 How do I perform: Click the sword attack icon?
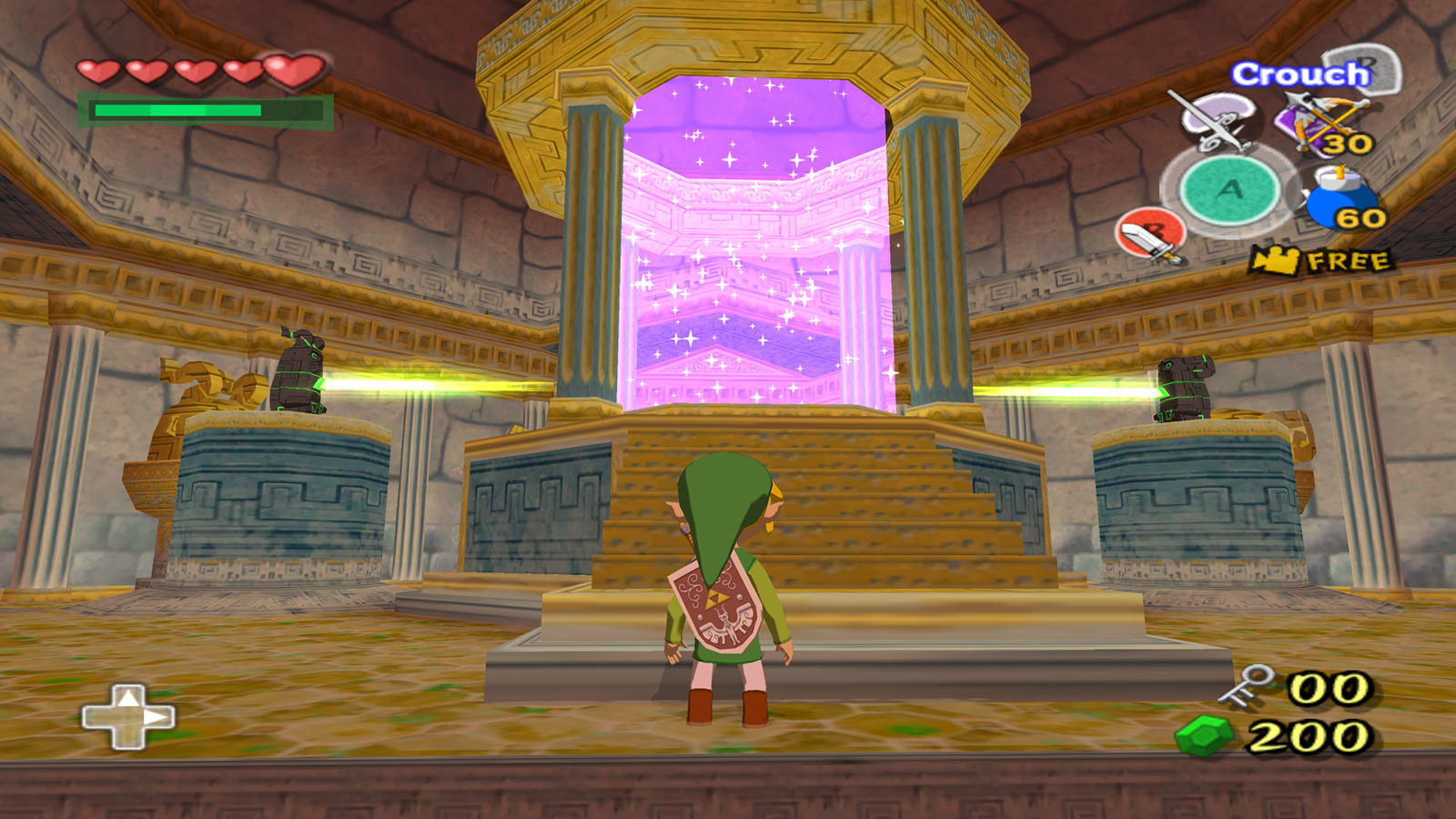(x=1150, y=235)
